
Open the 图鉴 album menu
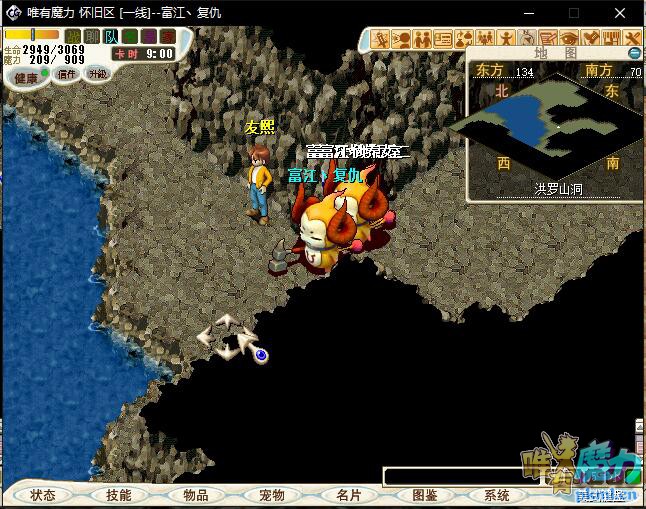pyautogui.click(x=424, y=495)
